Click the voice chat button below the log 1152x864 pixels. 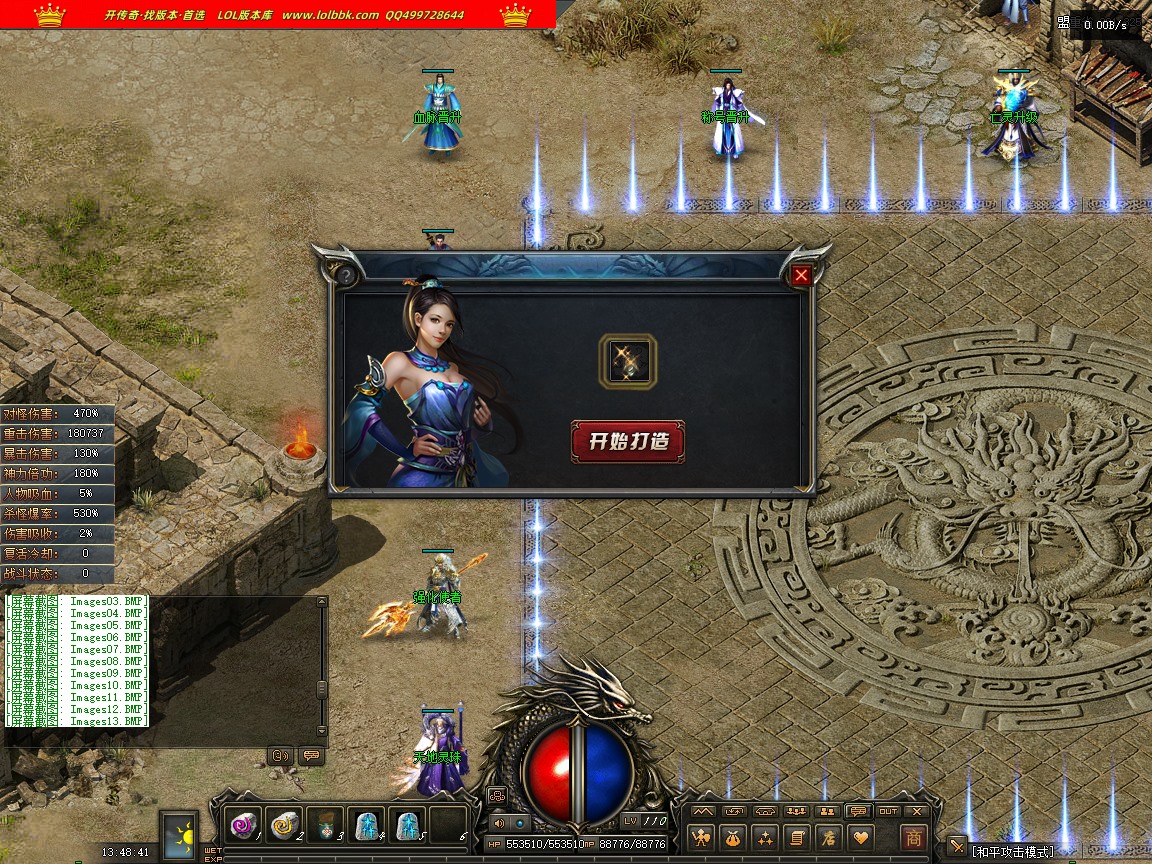pos(281,756)
